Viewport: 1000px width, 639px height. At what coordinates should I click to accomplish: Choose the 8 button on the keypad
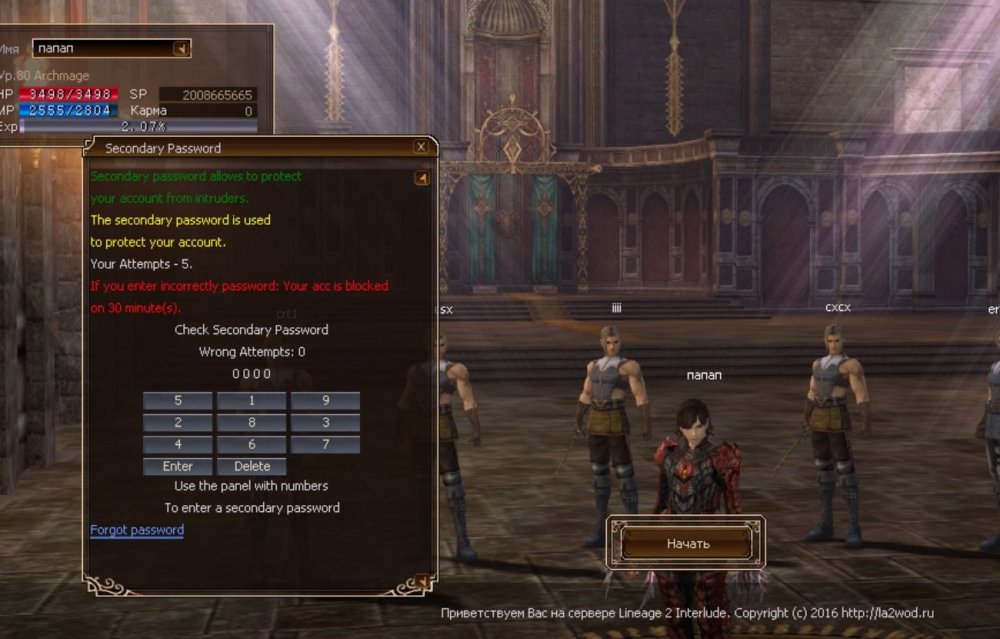(252, 423)
